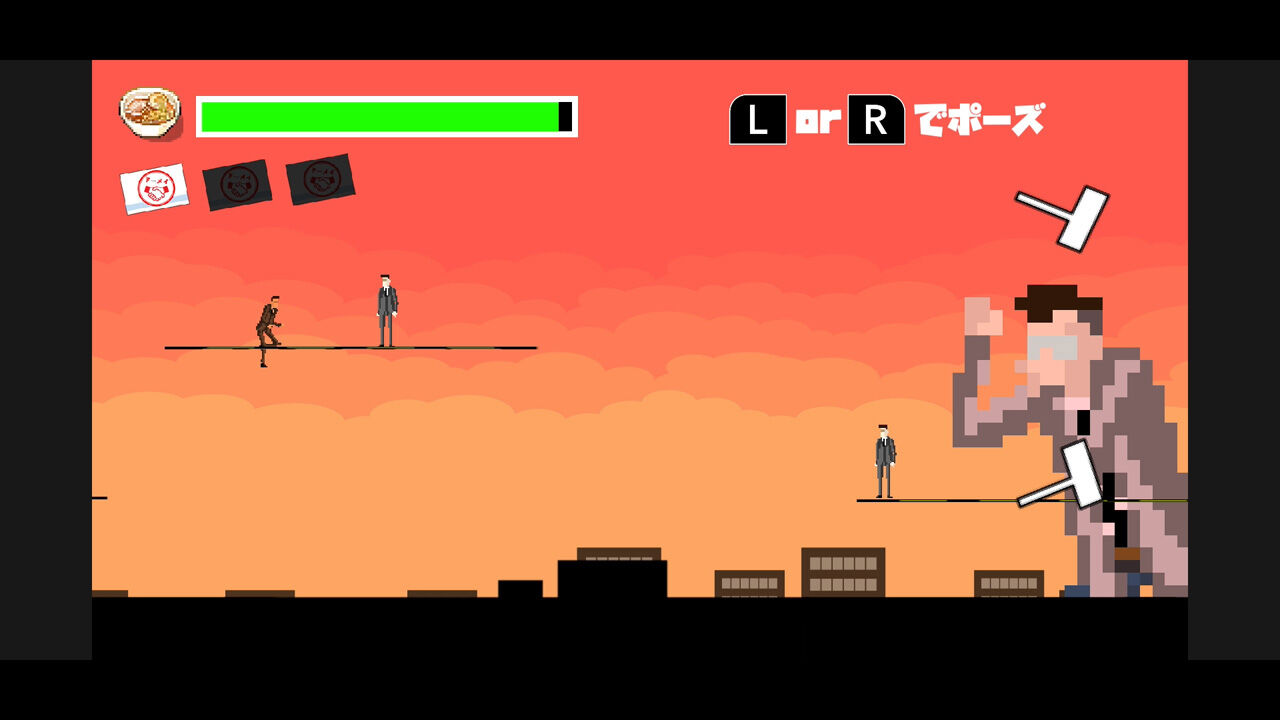Open pause via the でポーズ text
Viewport: 1280px width, 720px height.
click(x=978, y=120)
